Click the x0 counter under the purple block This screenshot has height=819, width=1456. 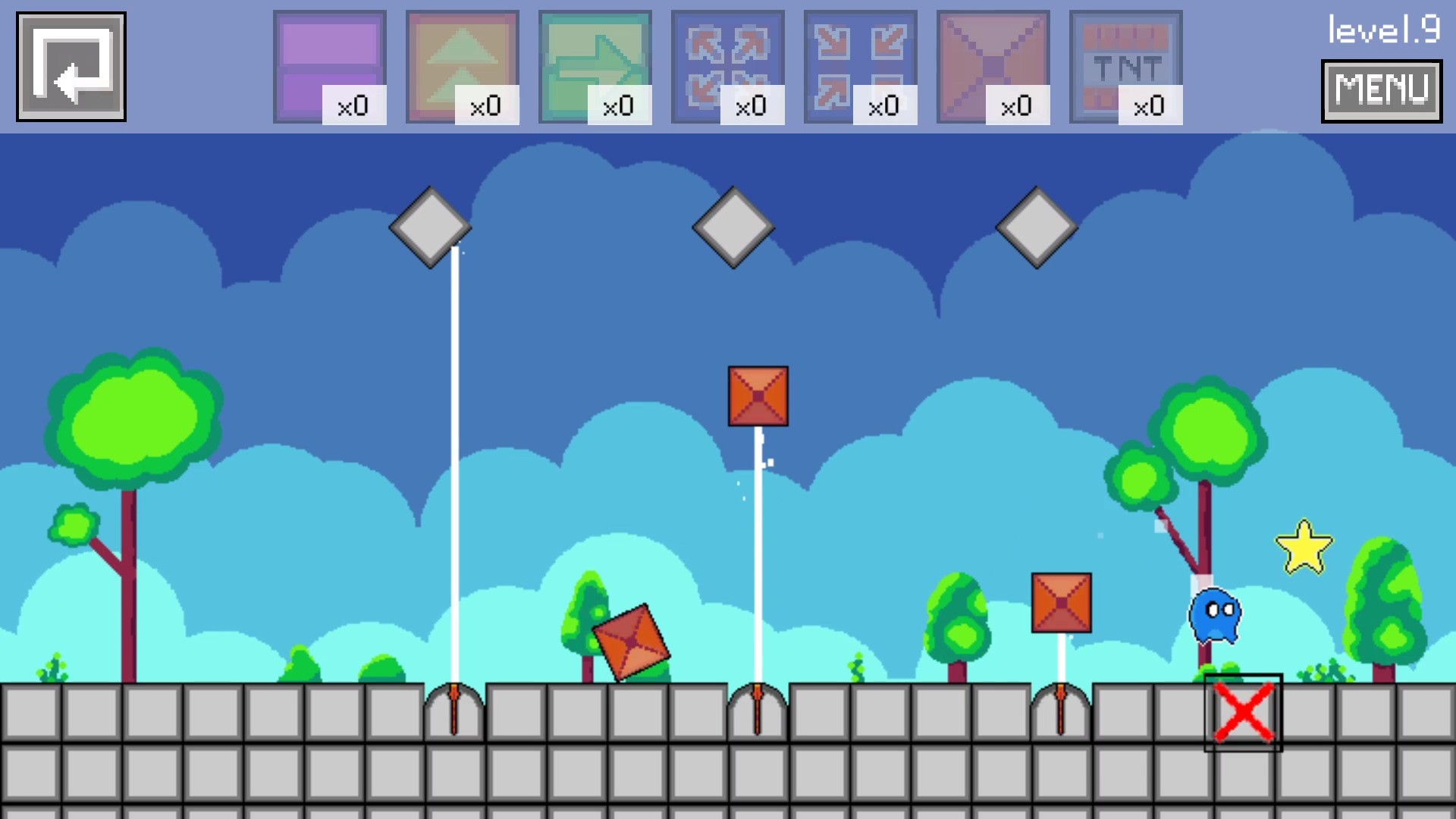click(353, 106)
